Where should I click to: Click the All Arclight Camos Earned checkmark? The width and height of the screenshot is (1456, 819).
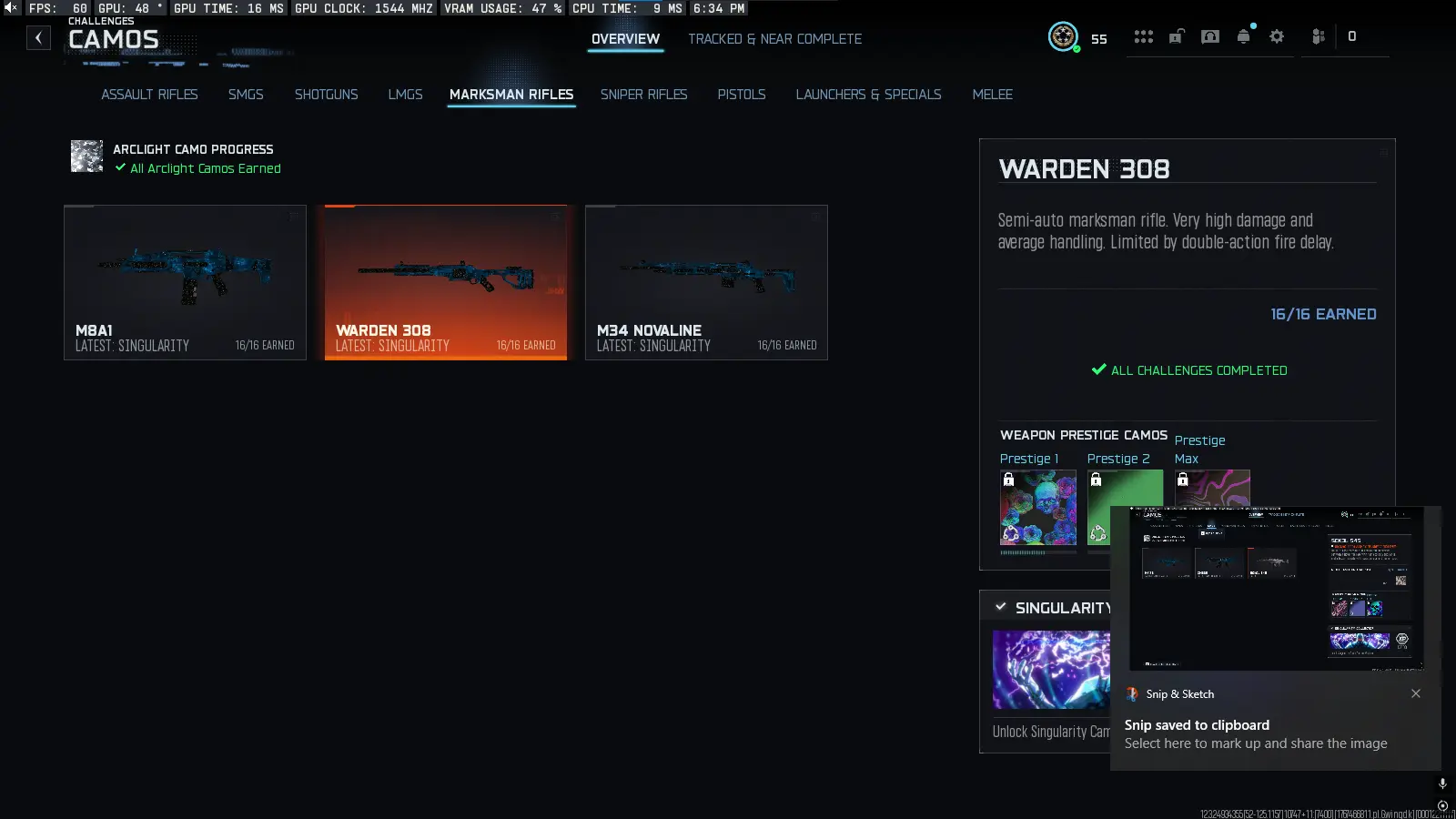tap(121, 168)
